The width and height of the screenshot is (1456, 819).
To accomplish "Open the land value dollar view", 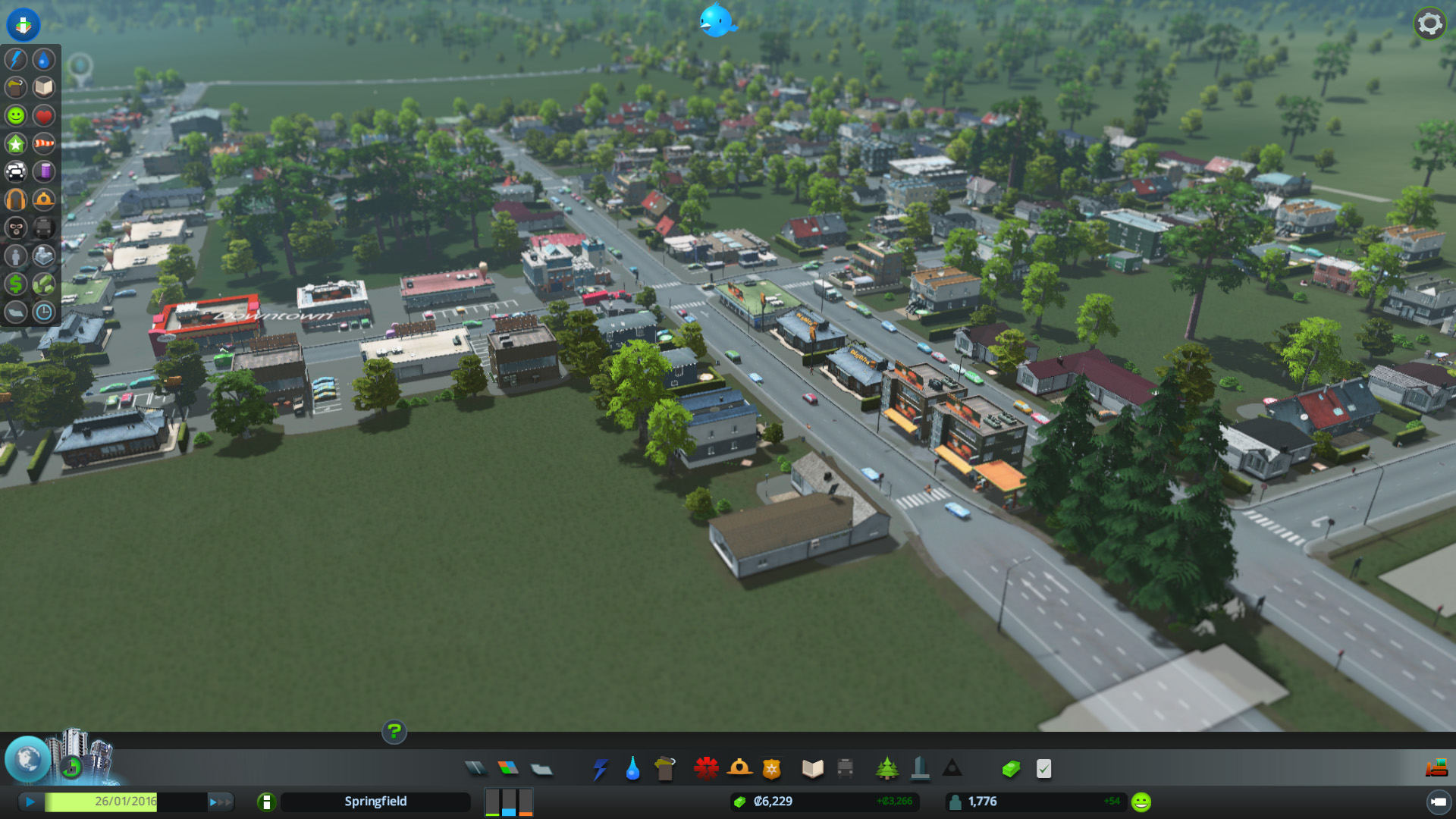I will (x=16, y=284).
